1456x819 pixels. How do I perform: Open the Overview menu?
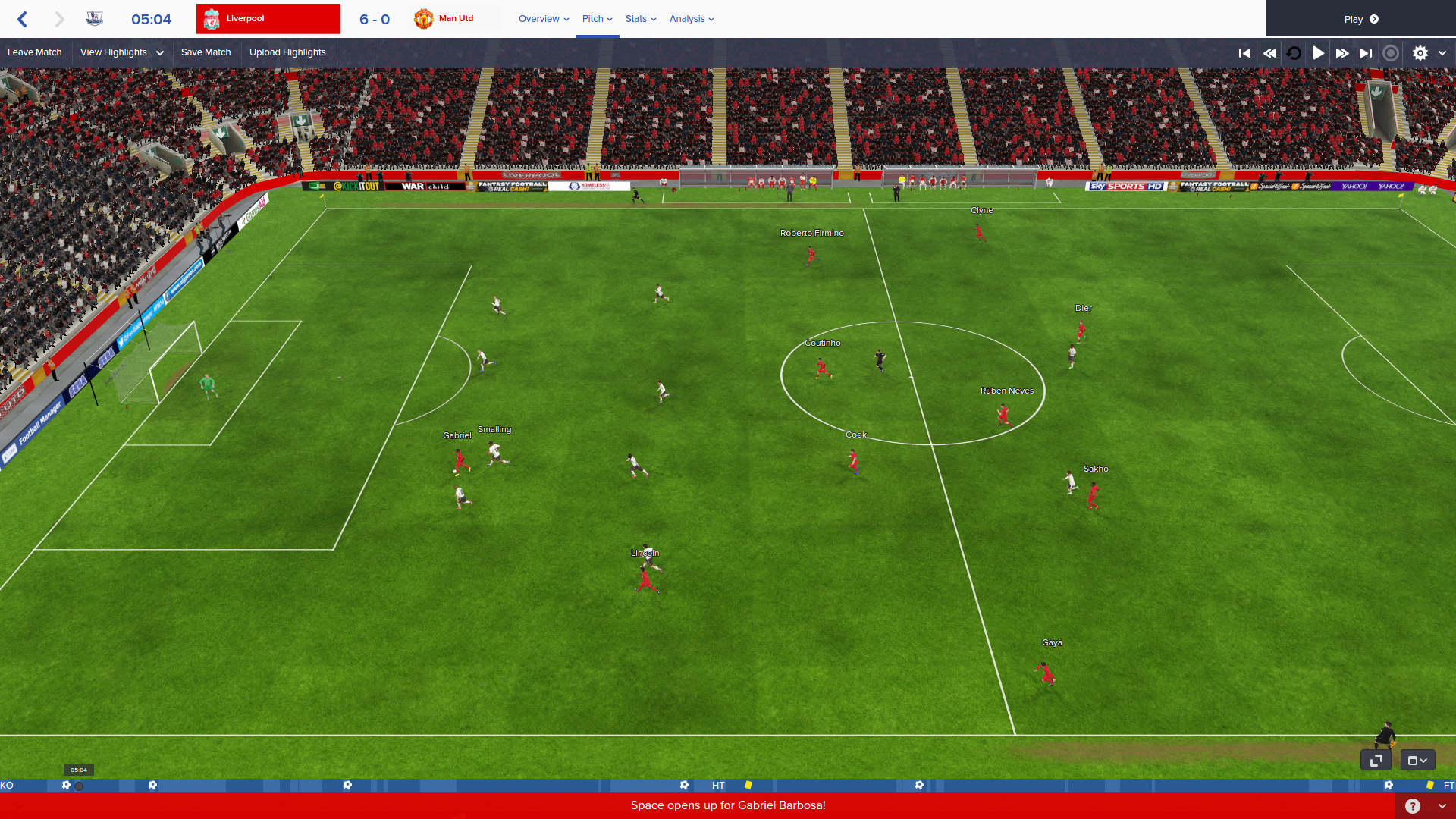point(543,19)
